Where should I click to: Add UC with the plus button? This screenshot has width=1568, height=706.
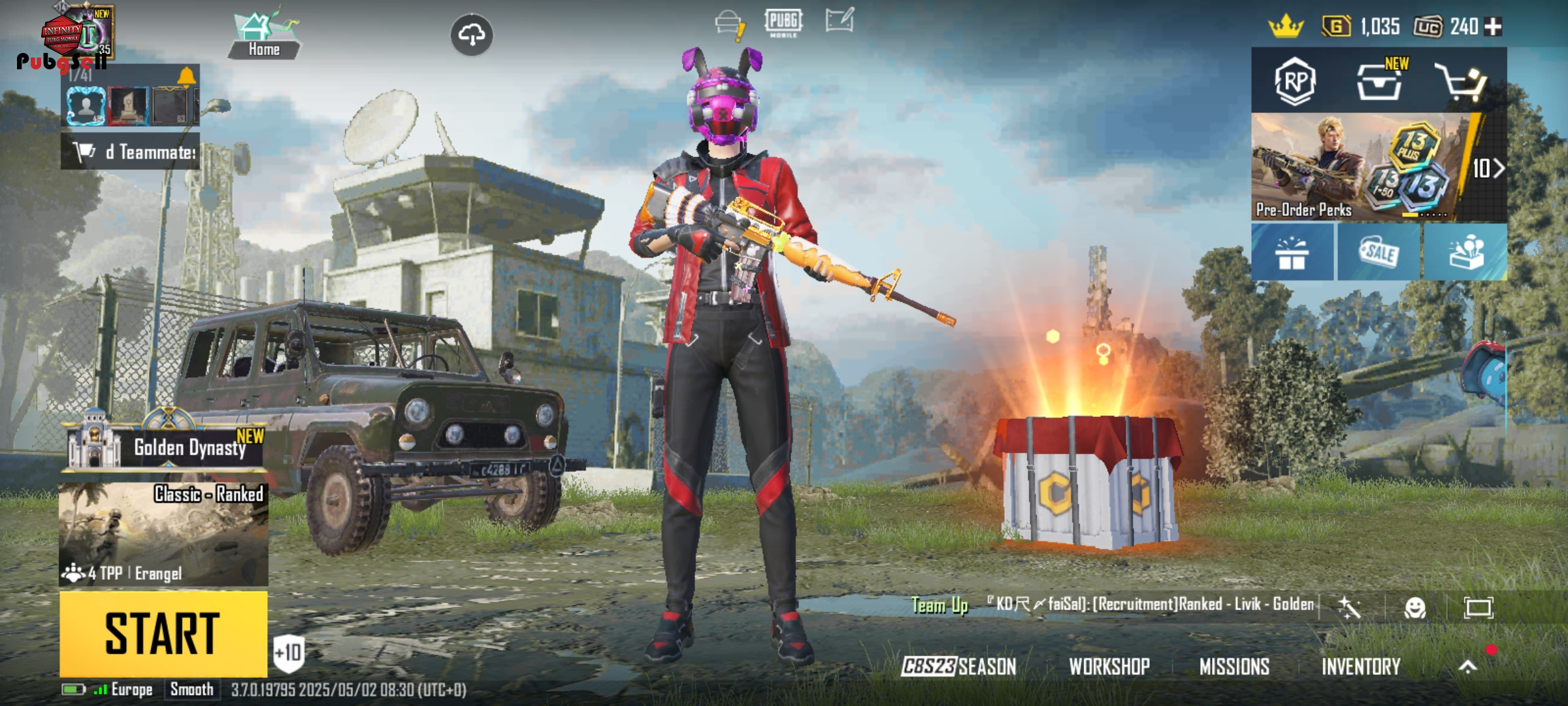[x=1494, y=27]
